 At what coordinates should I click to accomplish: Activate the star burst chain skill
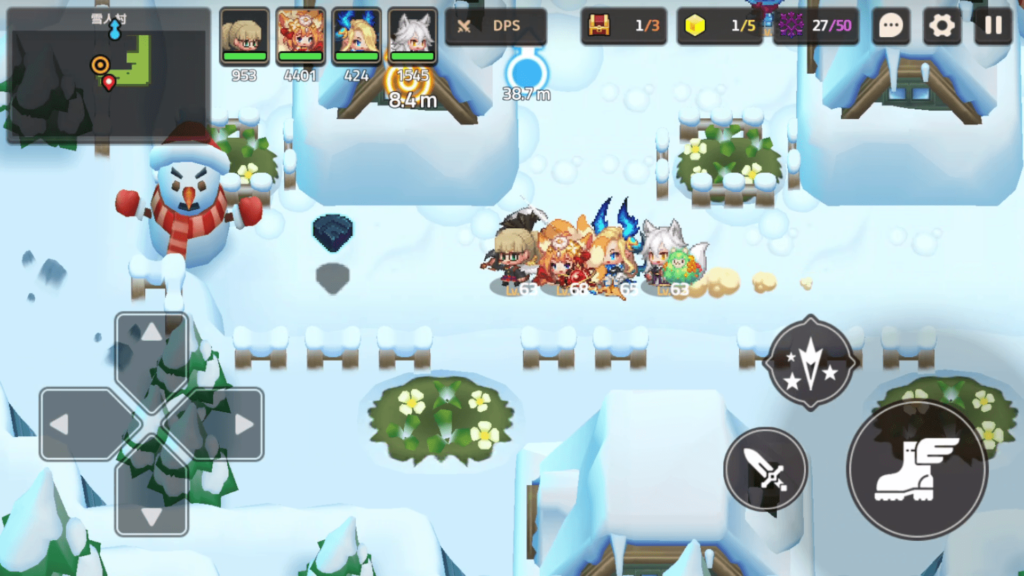810,363
